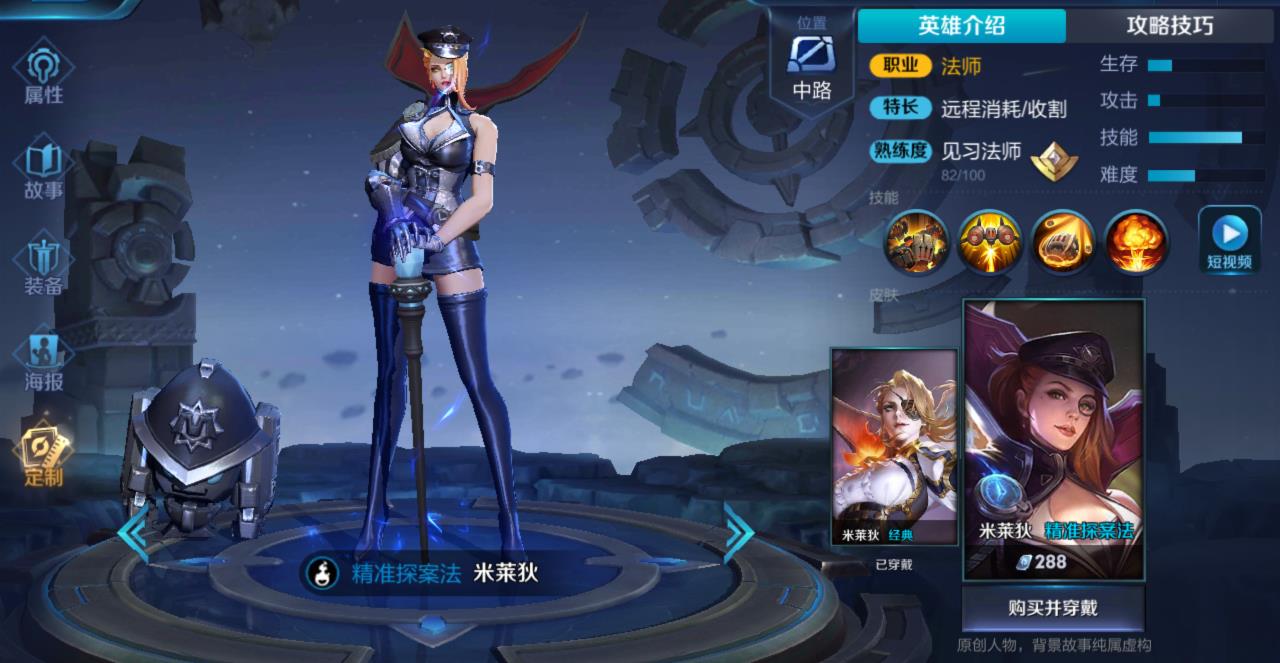Switch to the 攻略技巧 tab
The height and width of the screenshot is (663, 1280).
point(1169,26)
